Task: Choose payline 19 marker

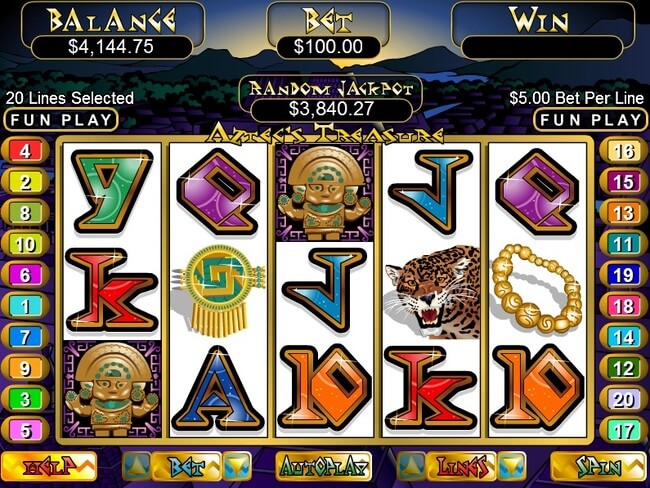Action: tap(623, 275)
